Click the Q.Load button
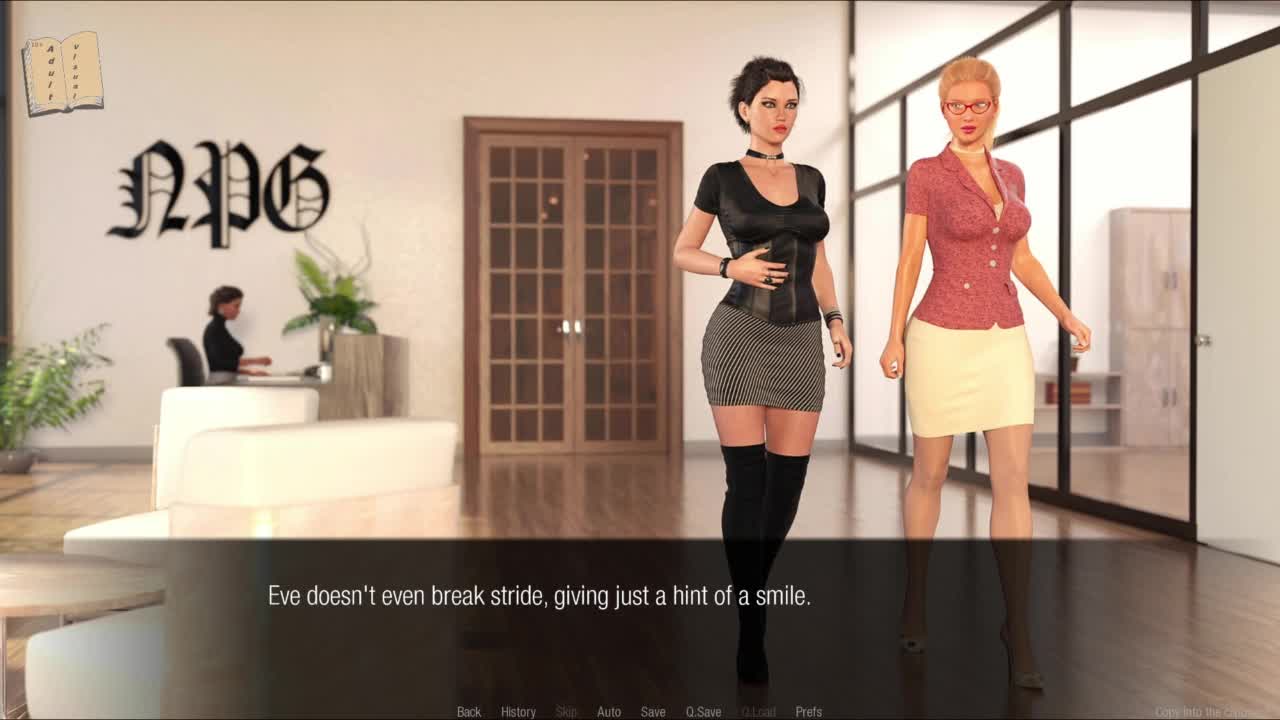 [758, 711]
